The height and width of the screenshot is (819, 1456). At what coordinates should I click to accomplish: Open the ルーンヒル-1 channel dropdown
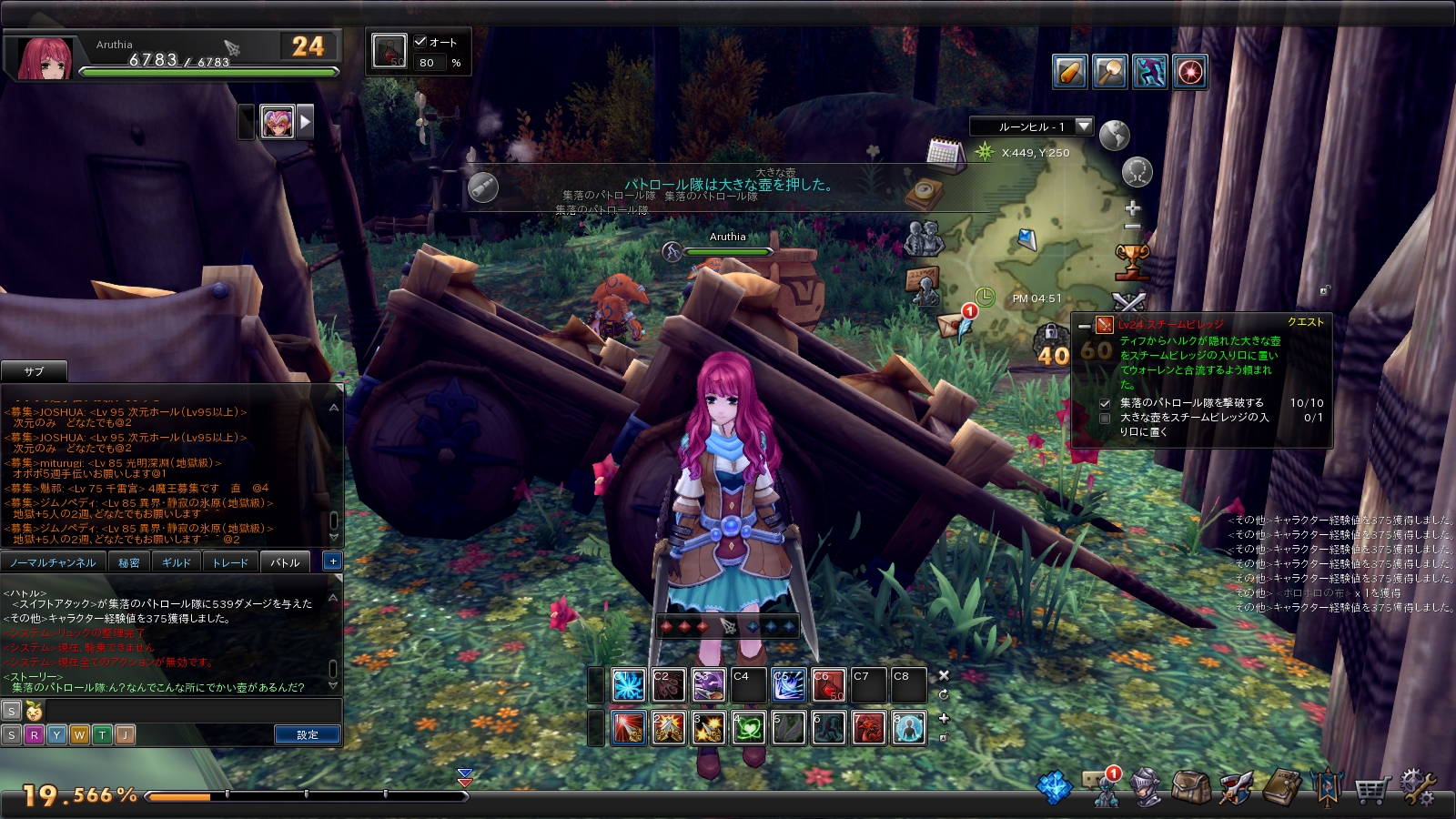(1083, 126)
